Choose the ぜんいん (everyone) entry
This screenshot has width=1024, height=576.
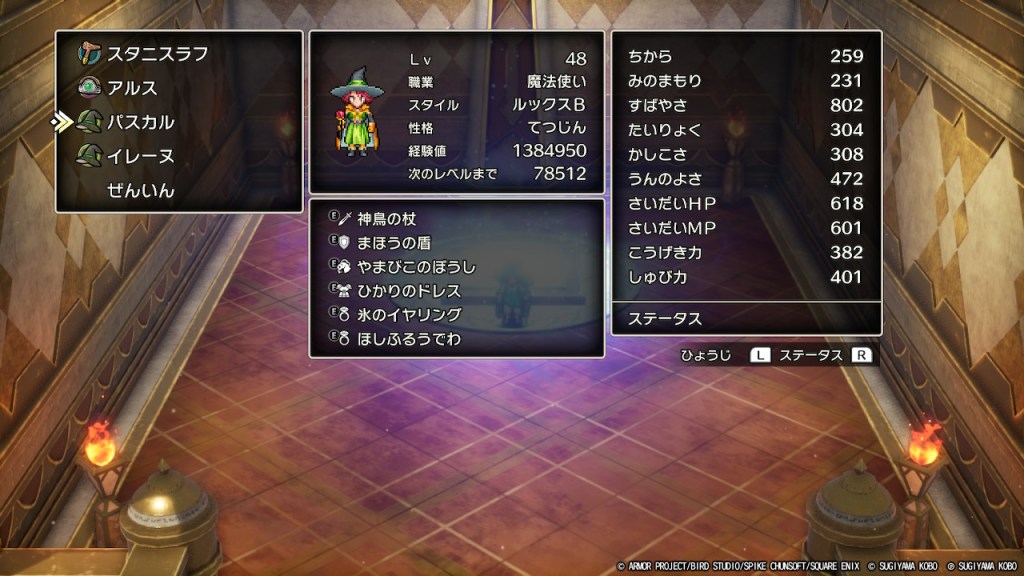140,190
